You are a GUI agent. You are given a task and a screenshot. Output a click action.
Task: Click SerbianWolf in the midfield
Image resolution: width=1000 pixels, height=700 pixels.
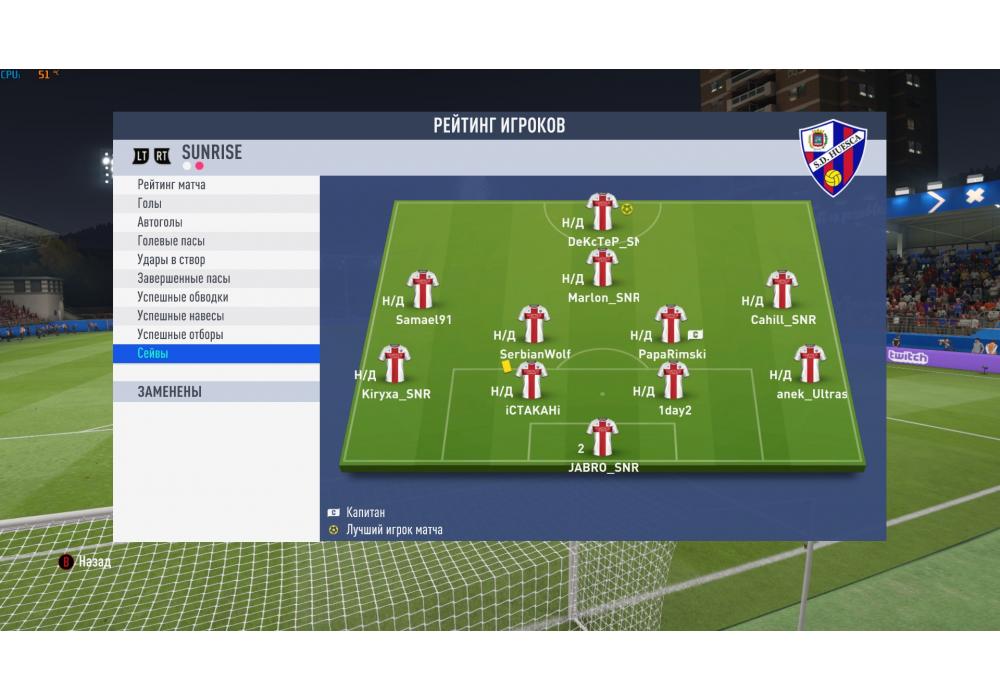click(x=534, y=324)
